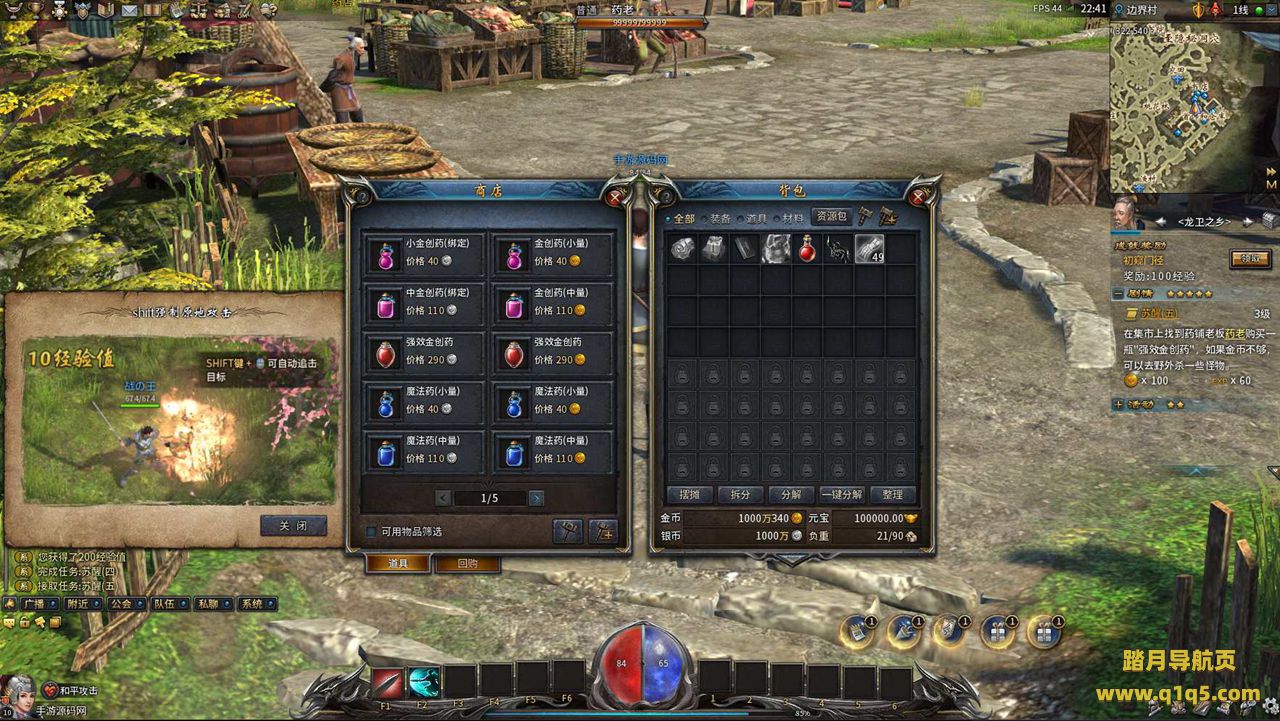Viewport: 1280px width, 721px height.
Task: Switch chat to the 私聊 channel
Action: tap(207, 604)
